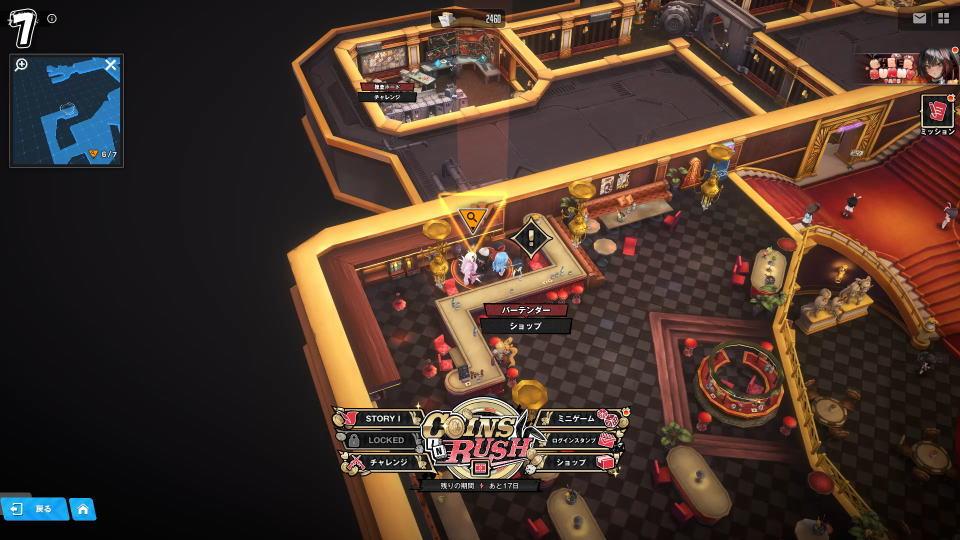Zoom the minimap with the magnifier button
The image size is (960, 540).
pyautogui.click(x=22, y=65)
